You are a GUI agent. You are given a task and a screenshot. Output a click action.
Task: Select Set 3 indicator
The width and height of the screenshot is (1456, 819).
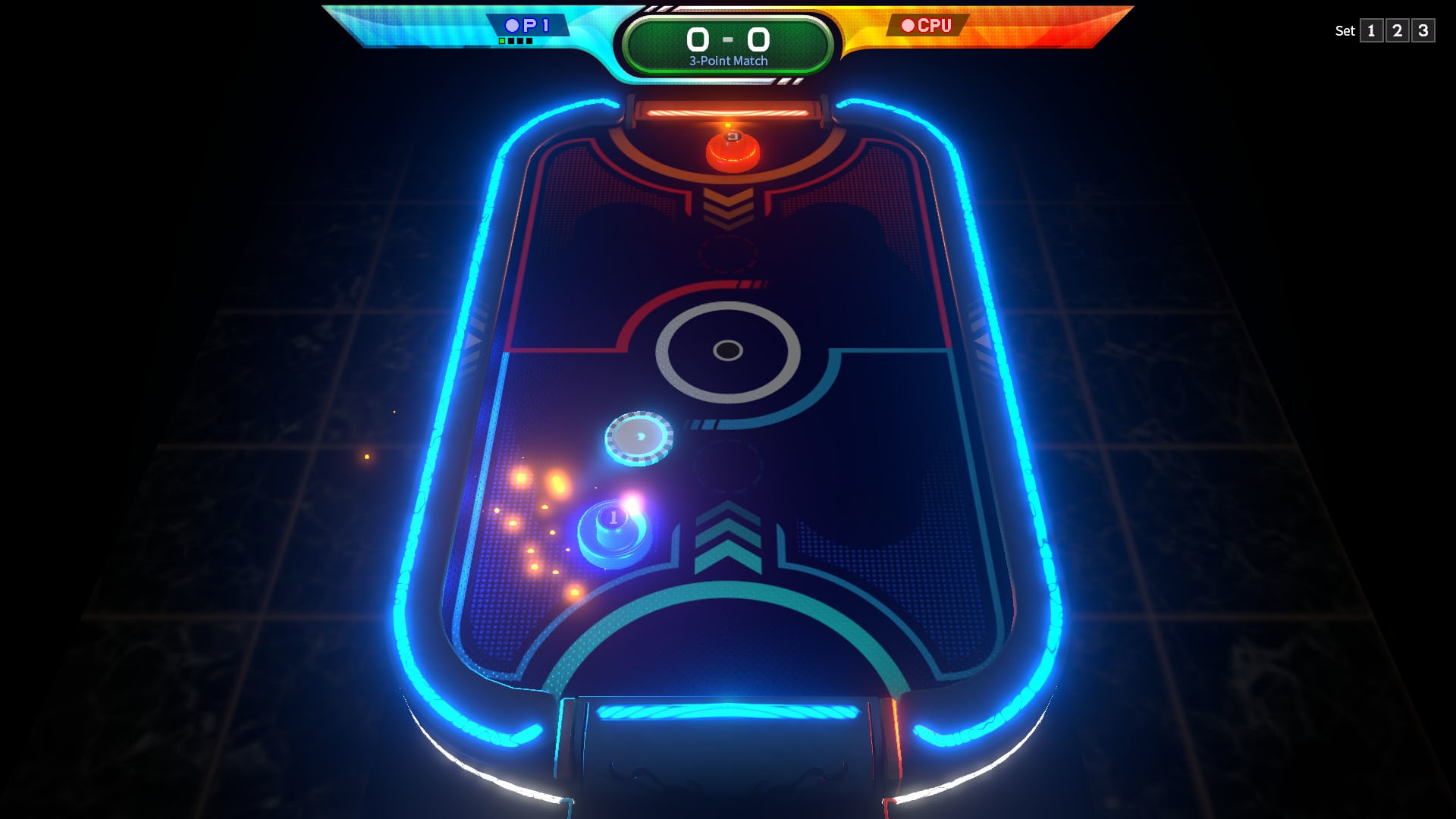(x=1423, y=32)
